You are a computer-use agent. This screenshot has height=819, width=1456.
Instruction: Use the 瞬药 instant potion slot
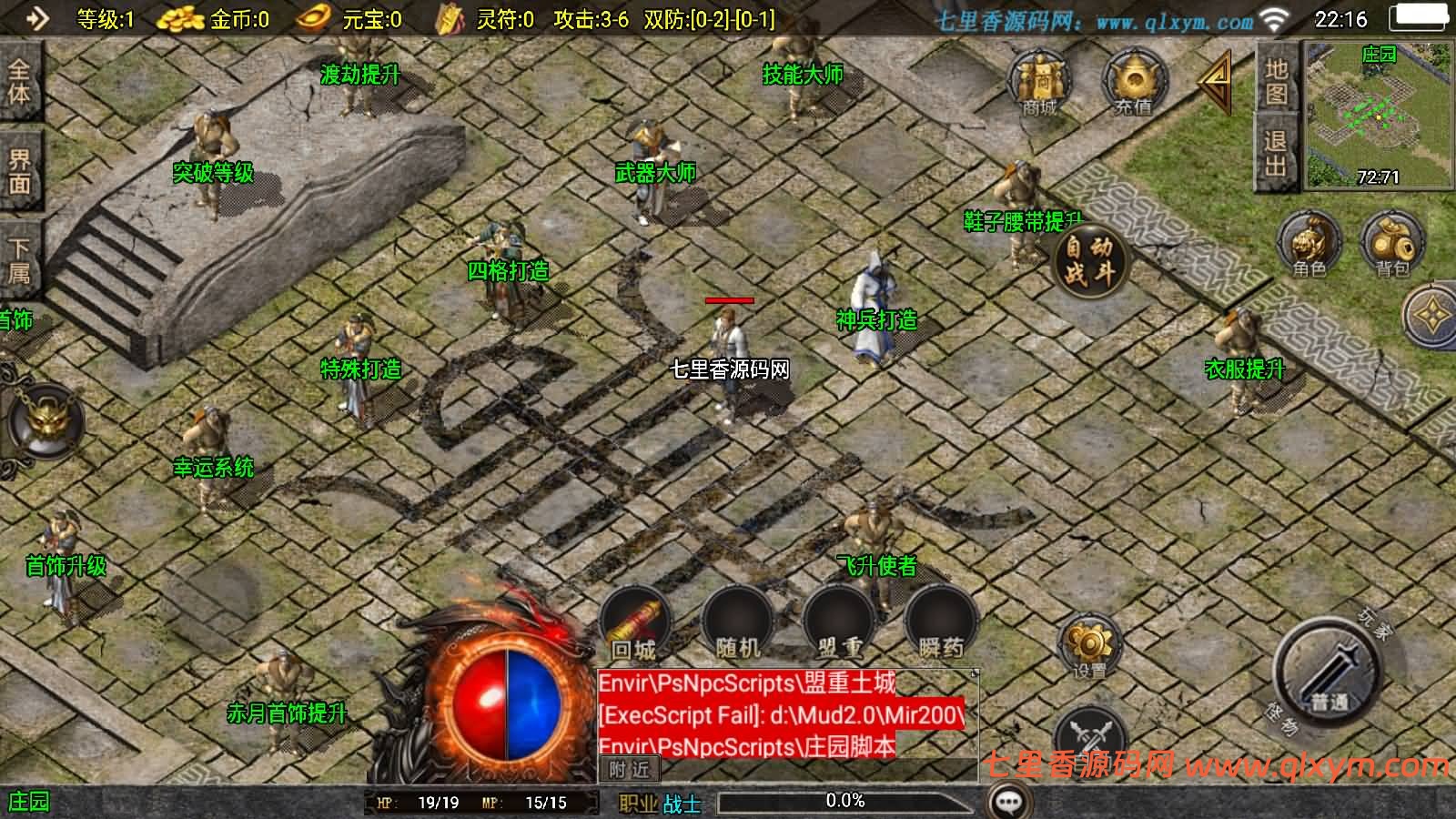point(941,623)
